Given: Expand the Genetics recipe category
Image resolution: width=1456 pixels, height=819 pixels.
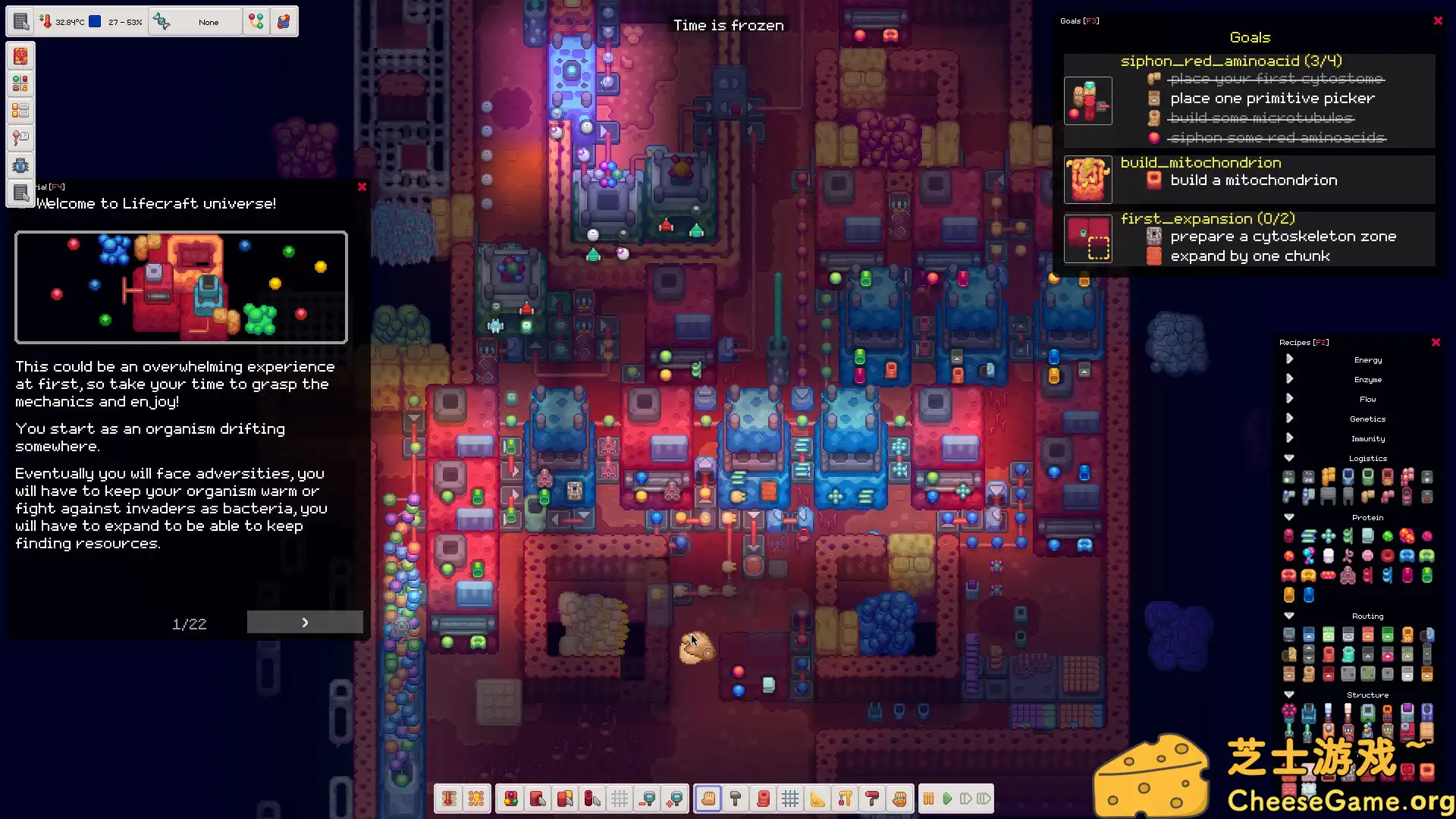Looking at the screenshot, I should [x=1289, y=418].
